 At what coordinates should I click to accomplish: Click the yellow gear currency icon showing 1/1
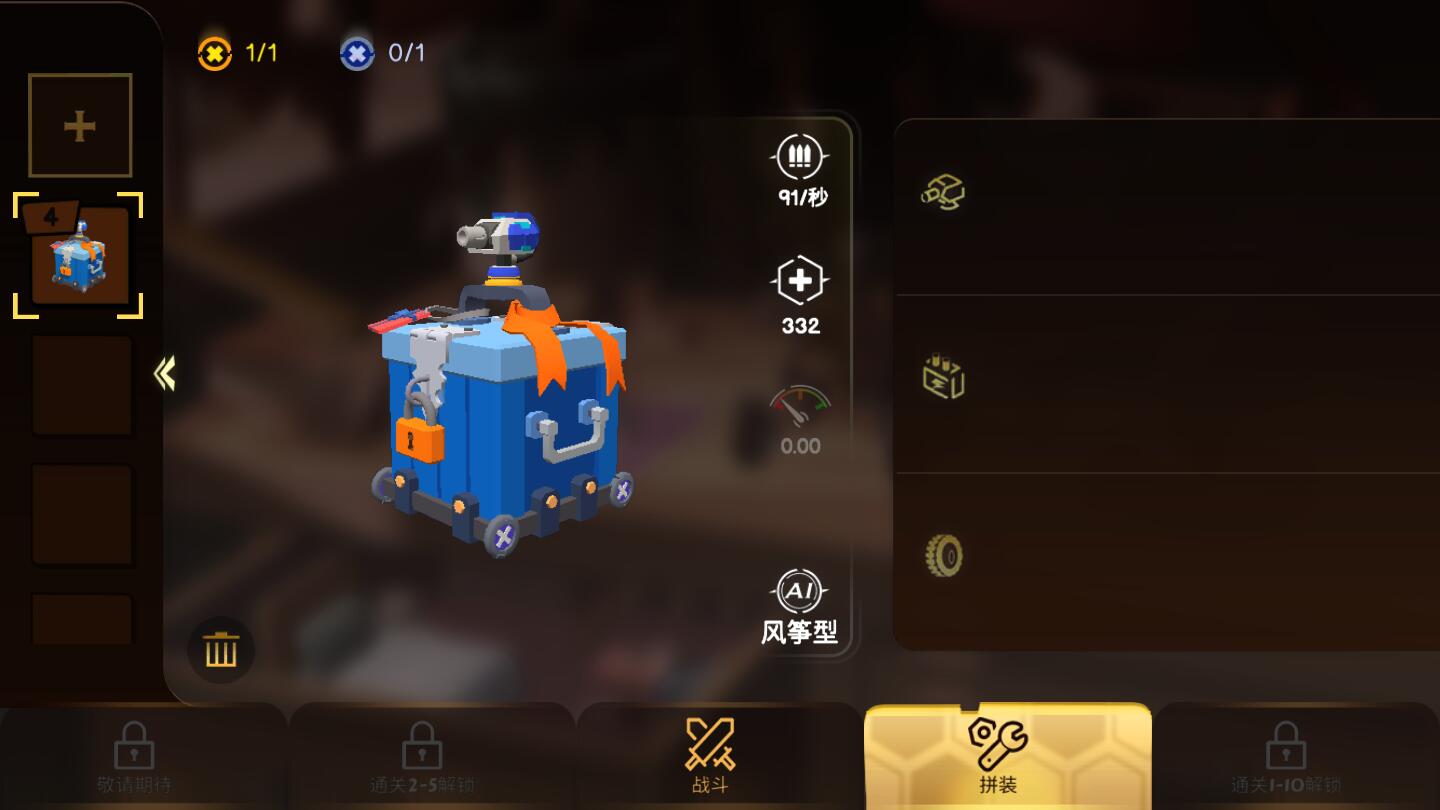click(212, 52)
